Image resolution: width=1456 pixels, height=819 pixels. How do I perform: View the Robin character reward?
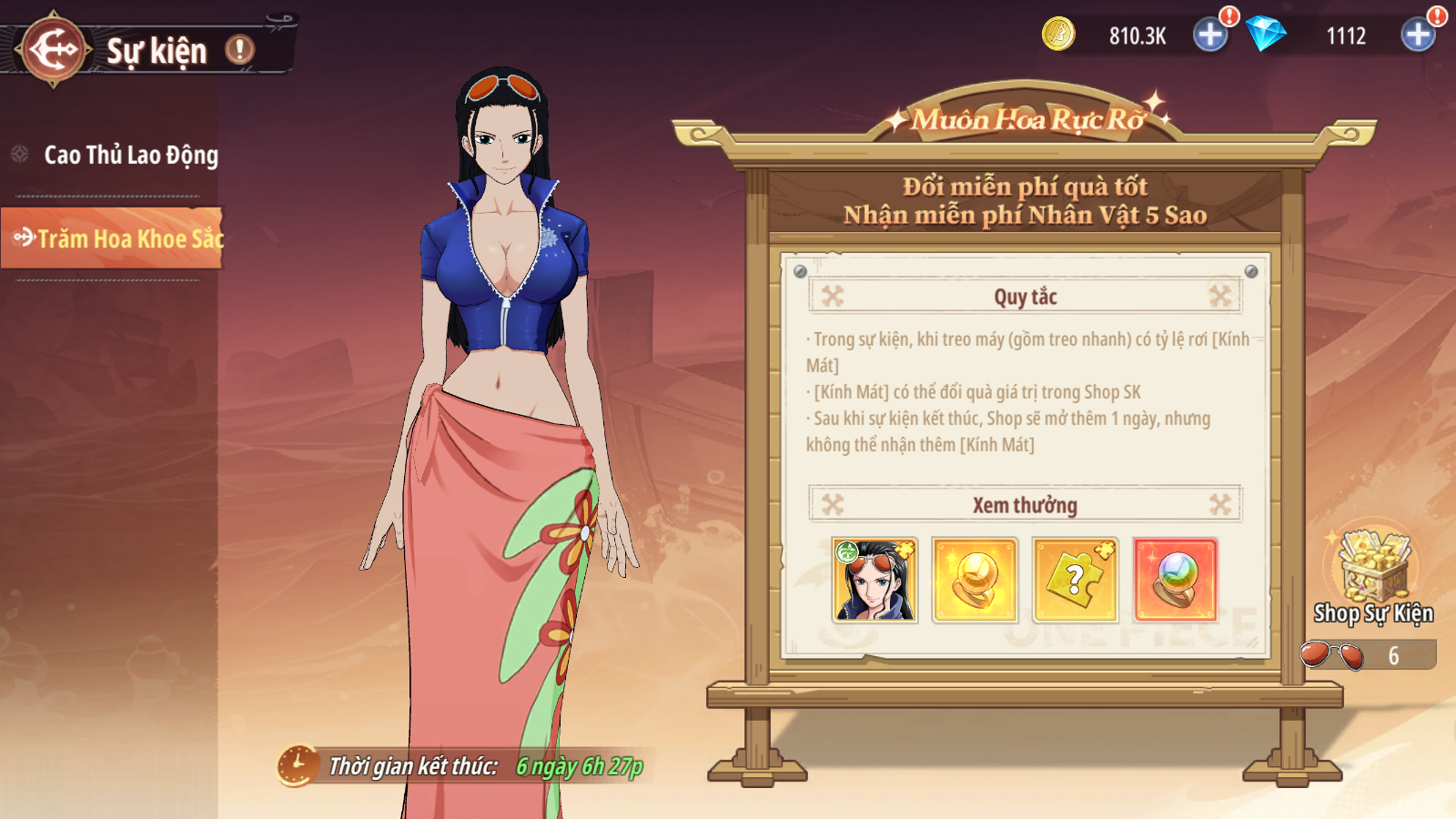coord(875,580)
